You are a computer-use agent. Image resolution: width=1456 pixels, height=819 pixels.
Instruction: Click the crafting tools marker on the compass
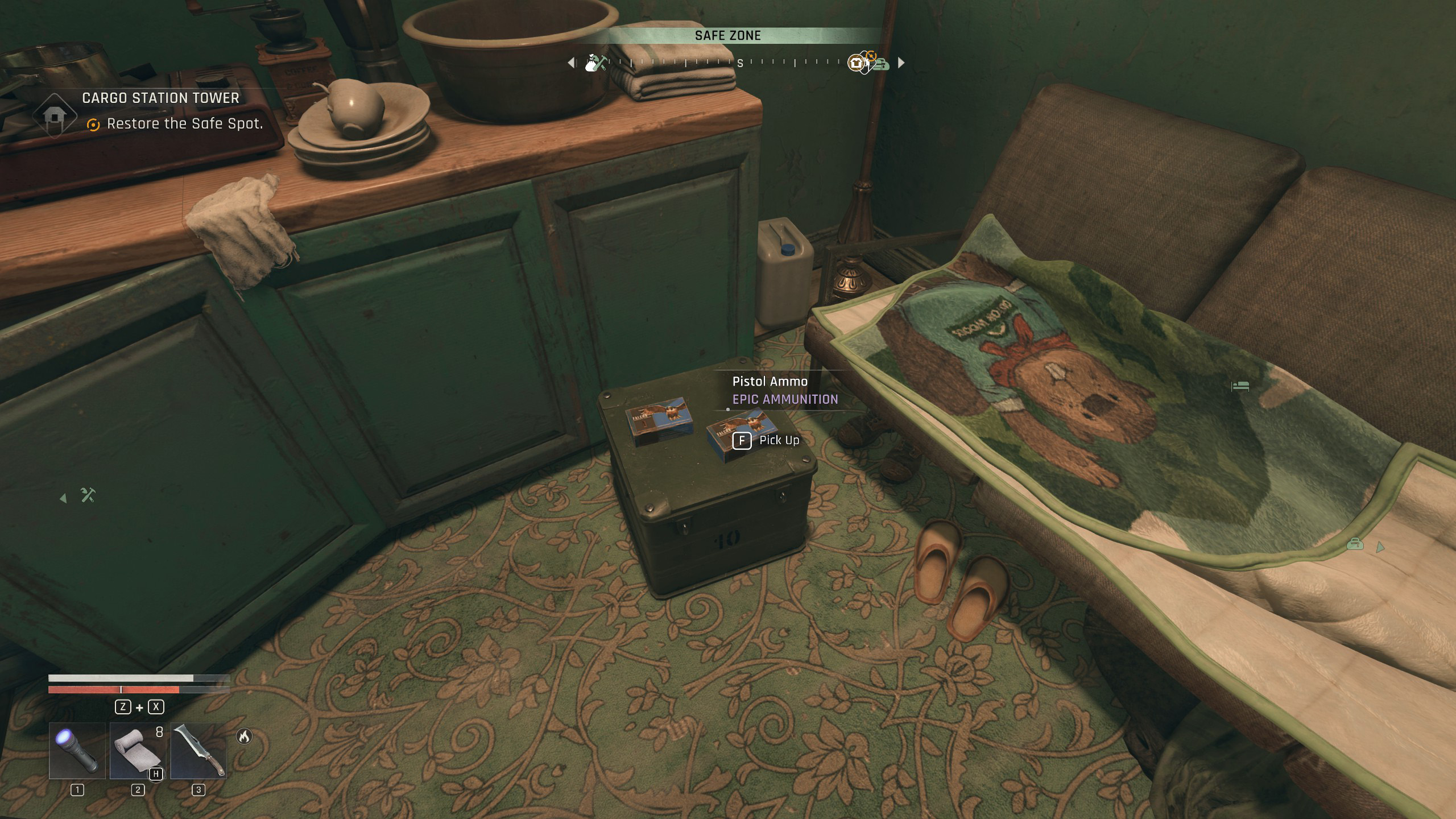pyautogui.click(x=595, y=63)
